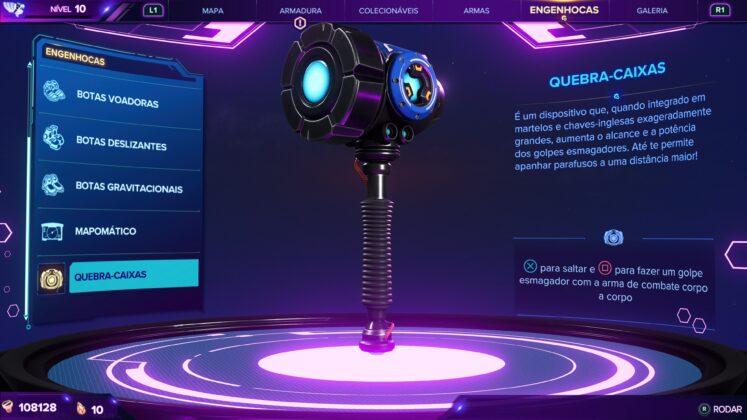Image resolution: width=747 pixels, height=420 pixels.
Task: Choose the Botas Deslizantes entry
Action: click(x=120, y=145)
